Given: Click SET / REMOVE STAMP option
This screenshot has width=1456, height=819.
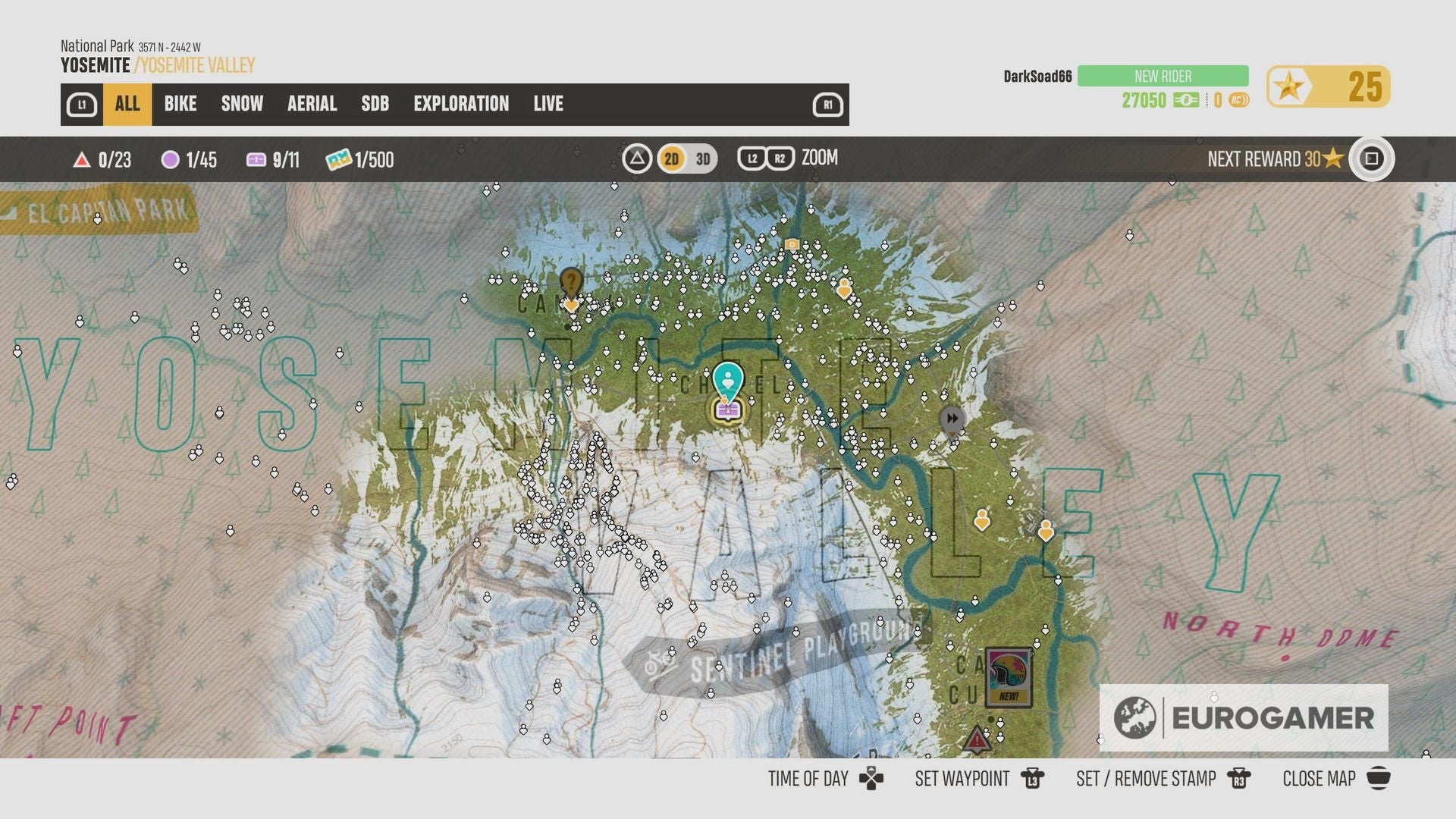Looking at the screenshot, I should (1145, 779).
